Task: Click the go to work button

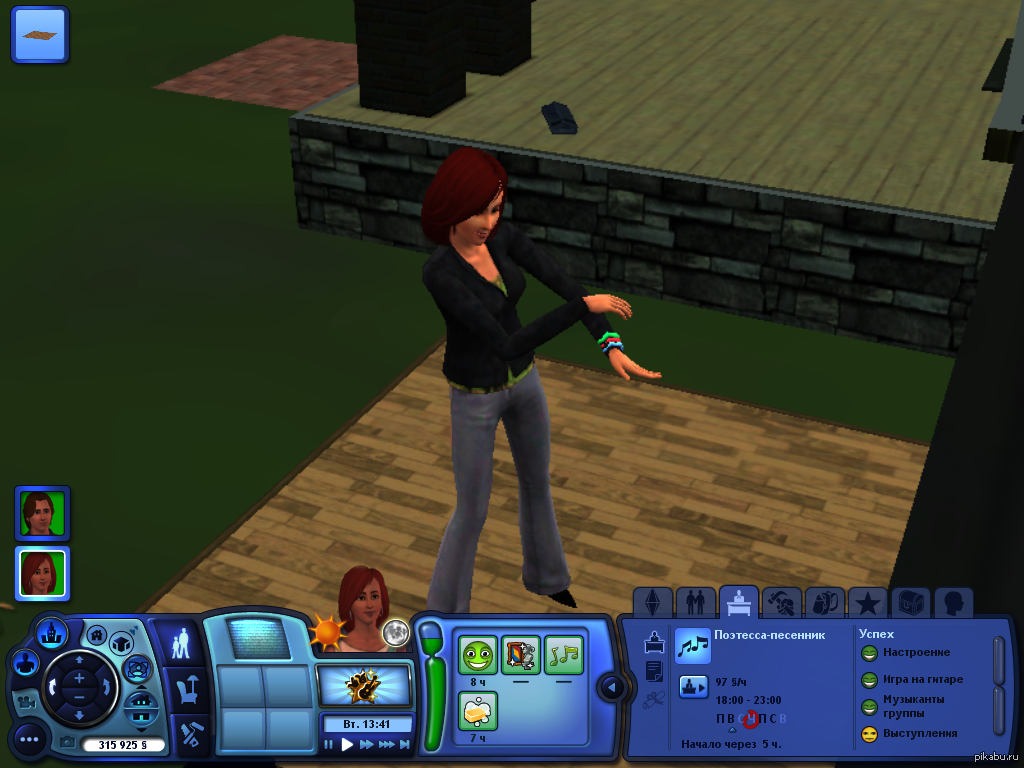Action: [694, 686]
